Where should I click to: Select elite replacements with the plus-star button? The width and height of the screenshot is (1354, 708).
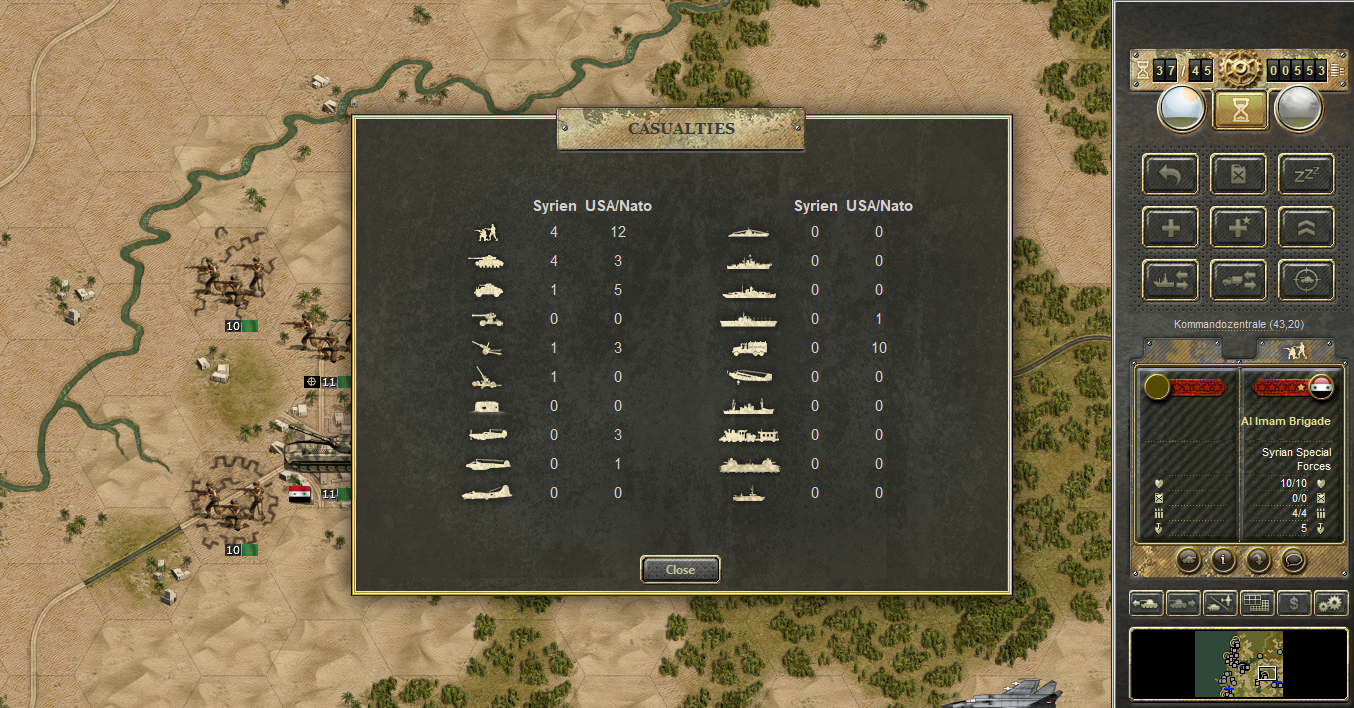coord(1238,227)
